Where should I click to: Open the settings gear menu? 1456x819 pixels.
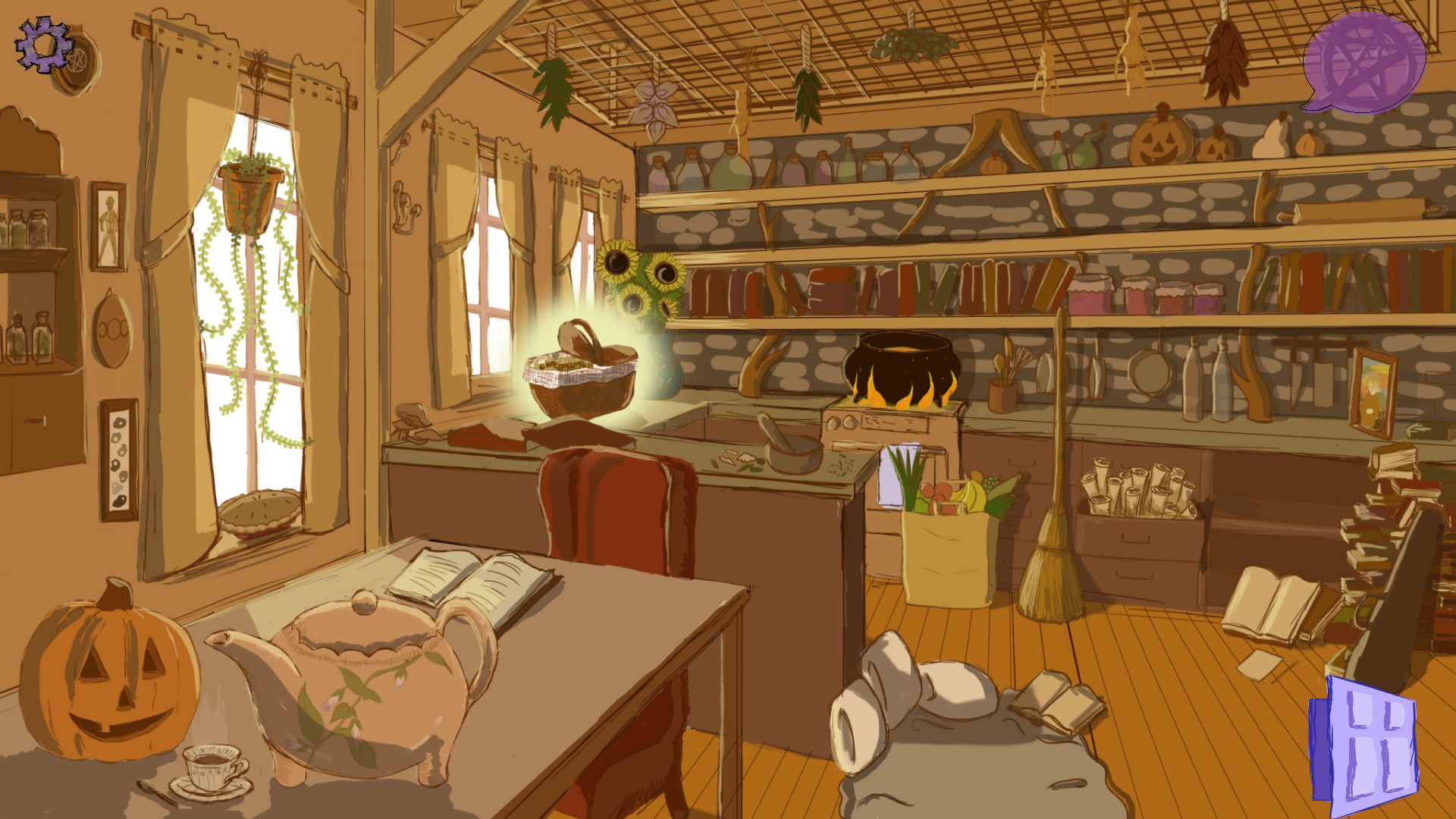(x=42, y=45)
